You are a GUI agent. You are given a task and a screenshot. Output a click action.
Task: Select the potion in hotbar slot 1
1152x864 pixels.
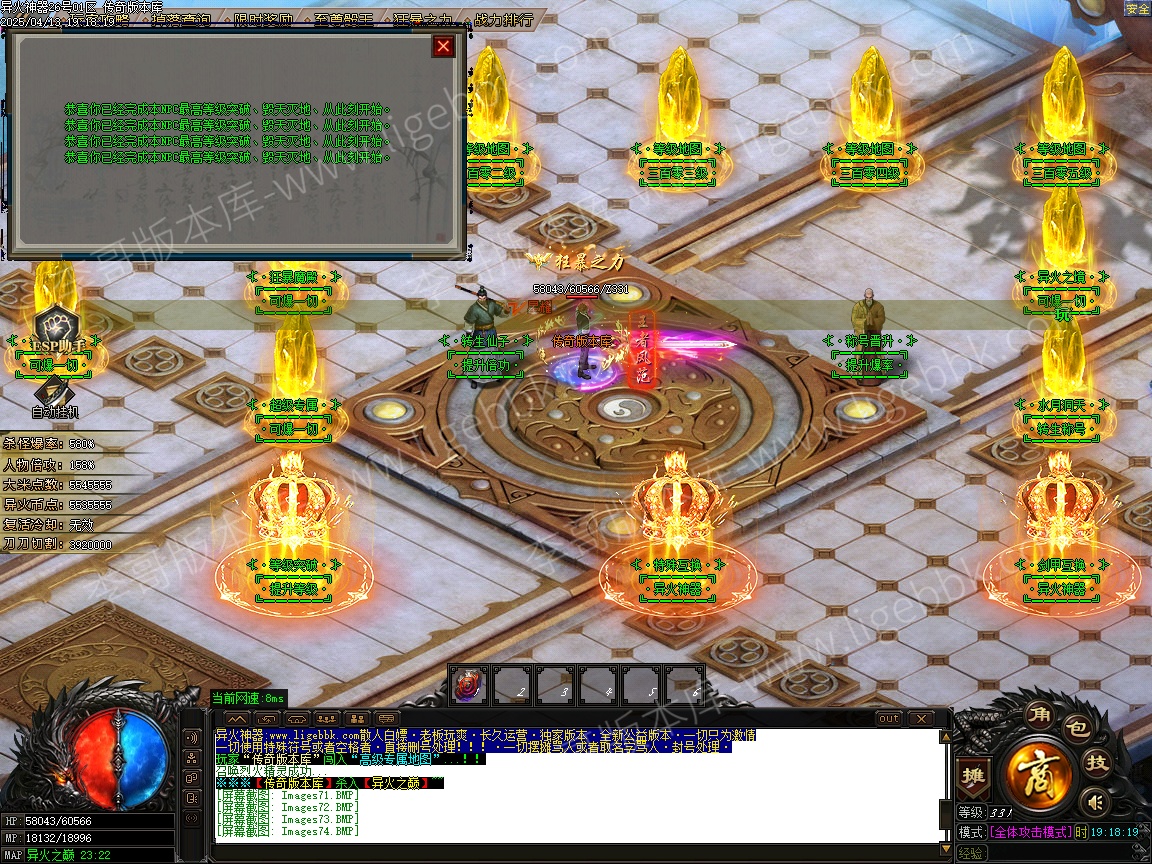469,685
